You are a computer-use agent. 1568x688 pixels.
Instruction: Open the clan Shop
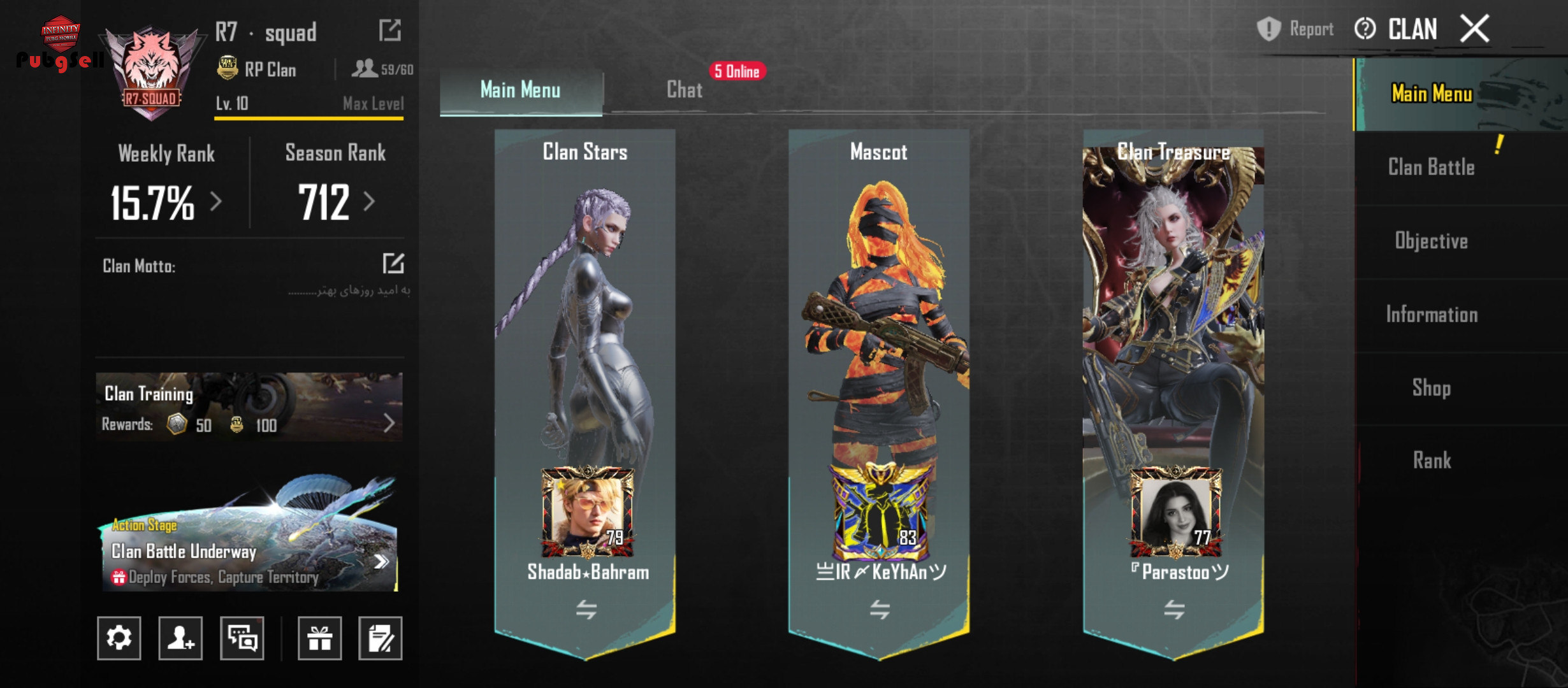tap(1431, 387)
